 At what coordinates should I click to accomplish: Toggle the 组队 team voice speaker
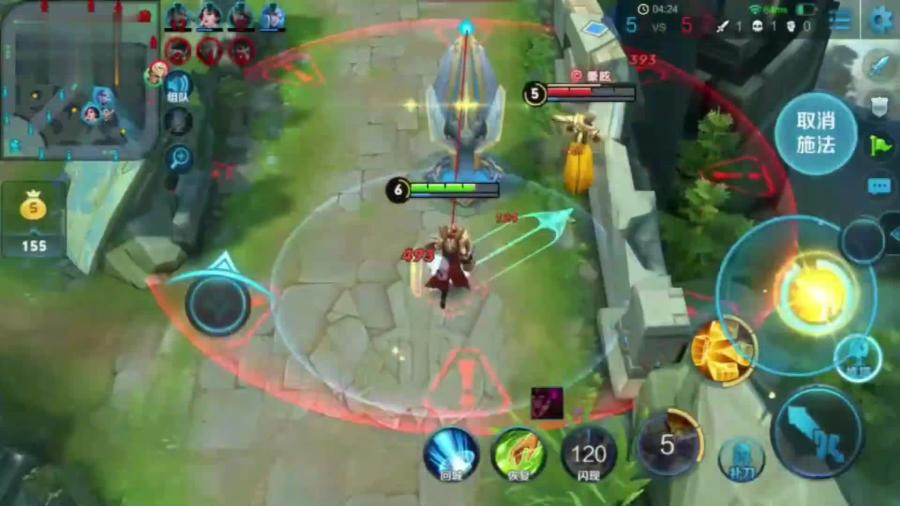178,86
